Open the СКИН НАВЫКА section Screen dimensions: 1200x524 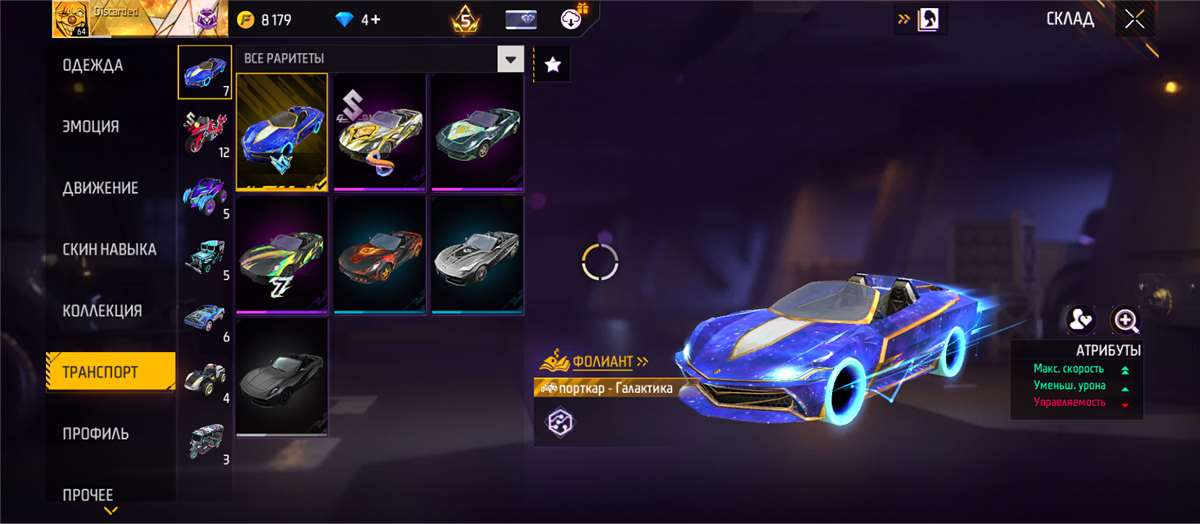click(110, 249)
